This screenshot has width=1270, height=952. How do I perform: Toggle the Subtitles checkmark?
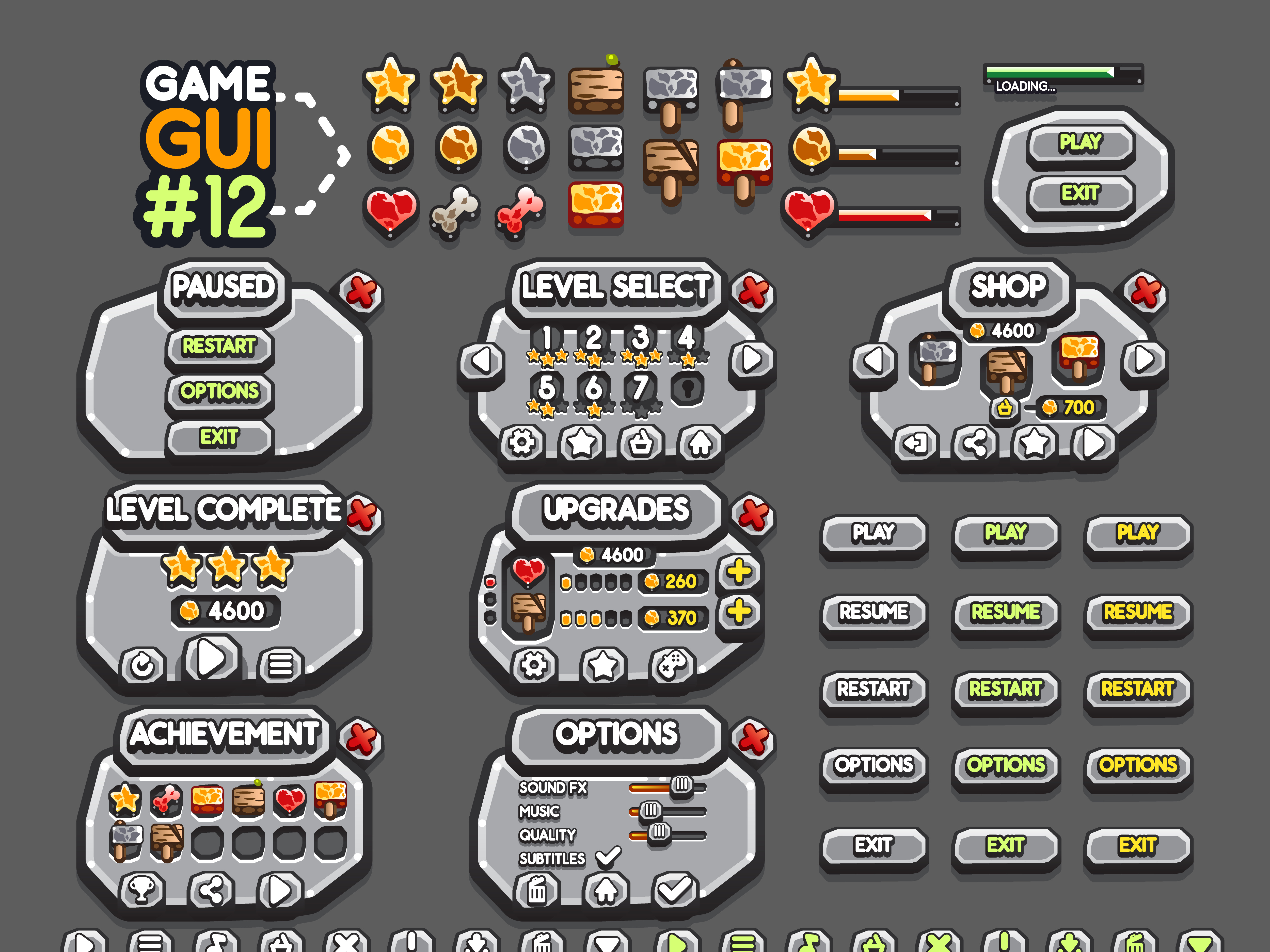click(x=608, y=857)
